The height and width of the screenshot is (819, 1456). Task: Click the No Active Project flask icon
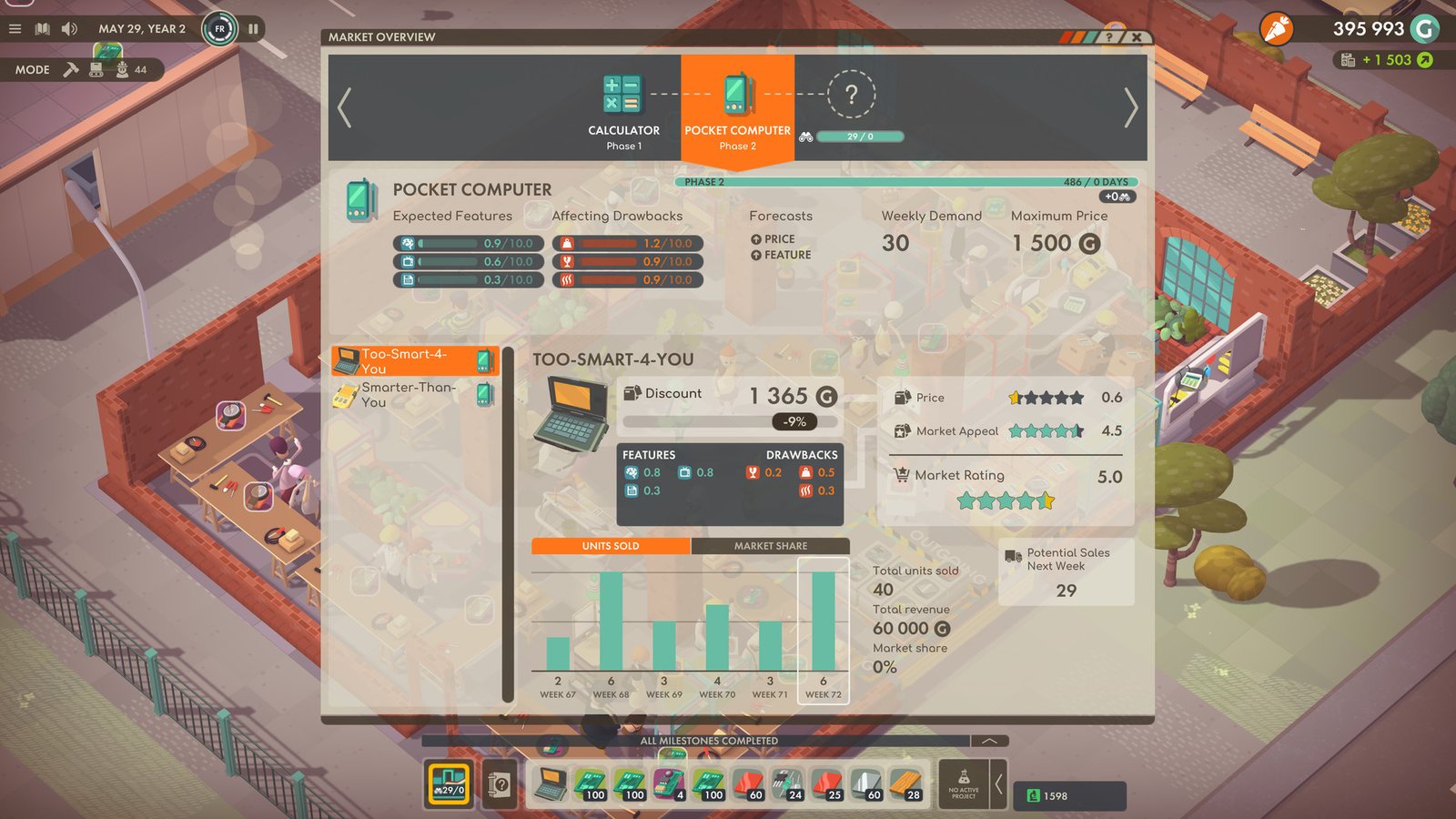(x=964, y=784)
